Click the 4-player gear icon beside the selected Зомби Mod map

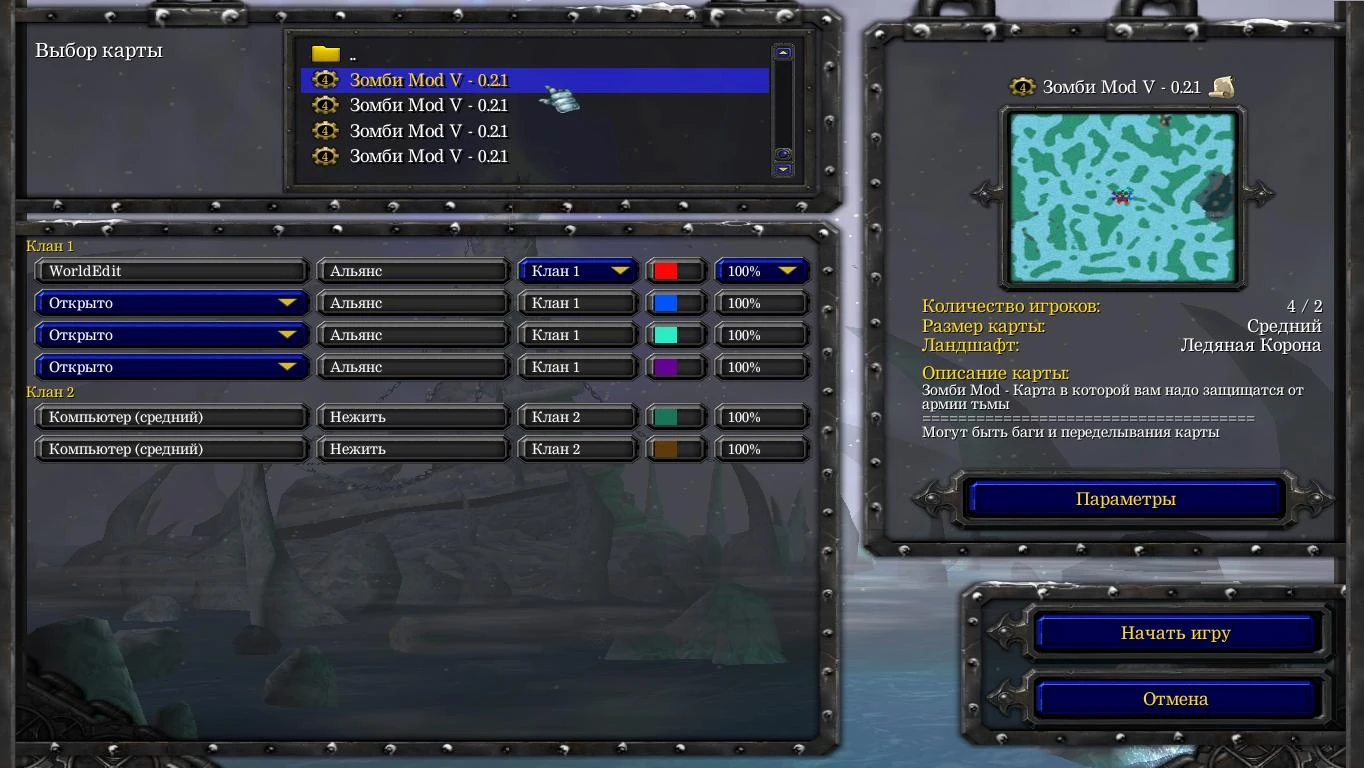tap(325, 79)
